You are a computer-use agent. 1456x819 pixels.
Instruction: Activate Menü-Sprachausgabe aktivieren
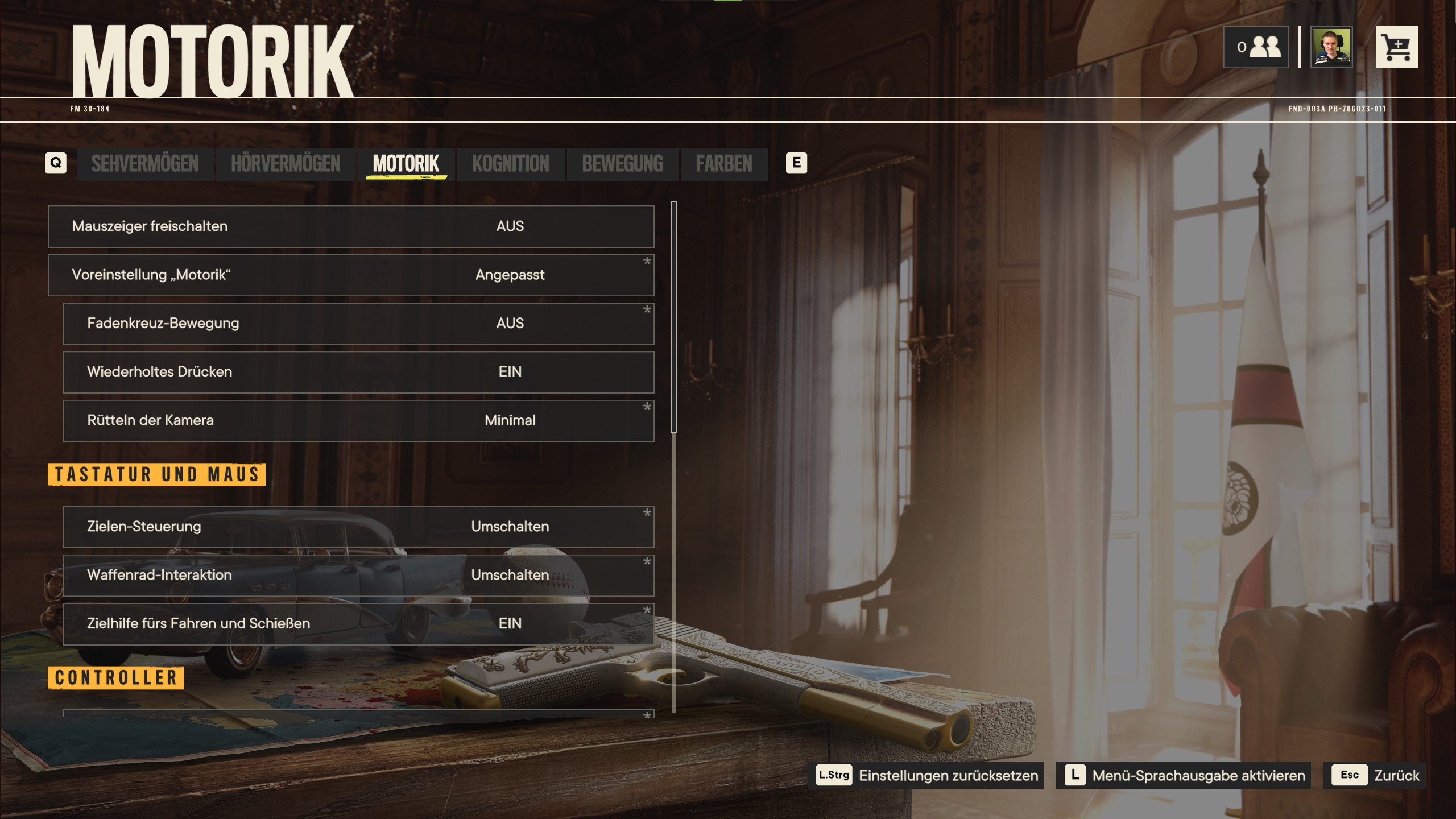pos(1184,775)
